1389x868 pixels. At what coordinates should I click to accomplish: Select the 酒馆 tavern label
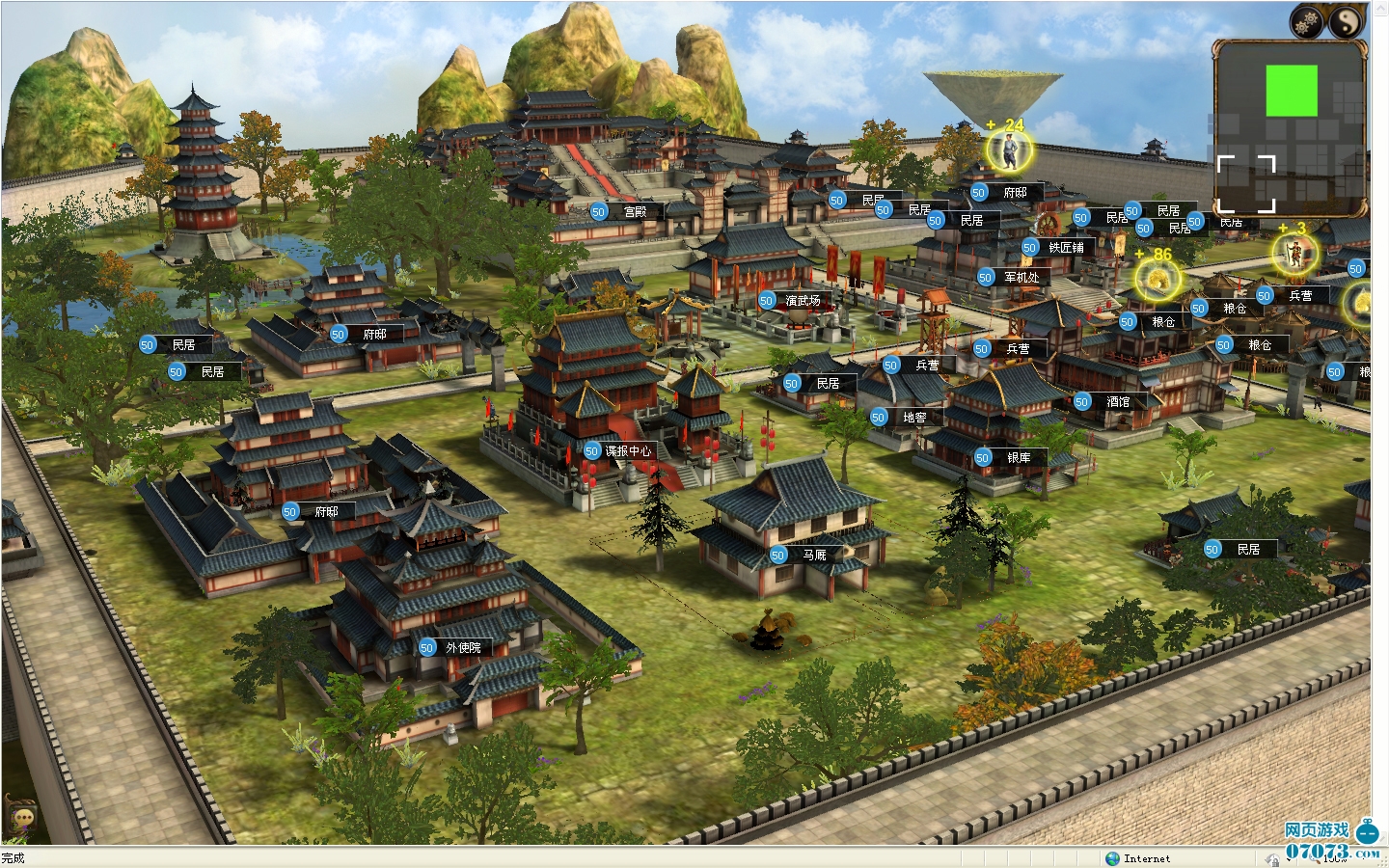tap(1117, 402)
